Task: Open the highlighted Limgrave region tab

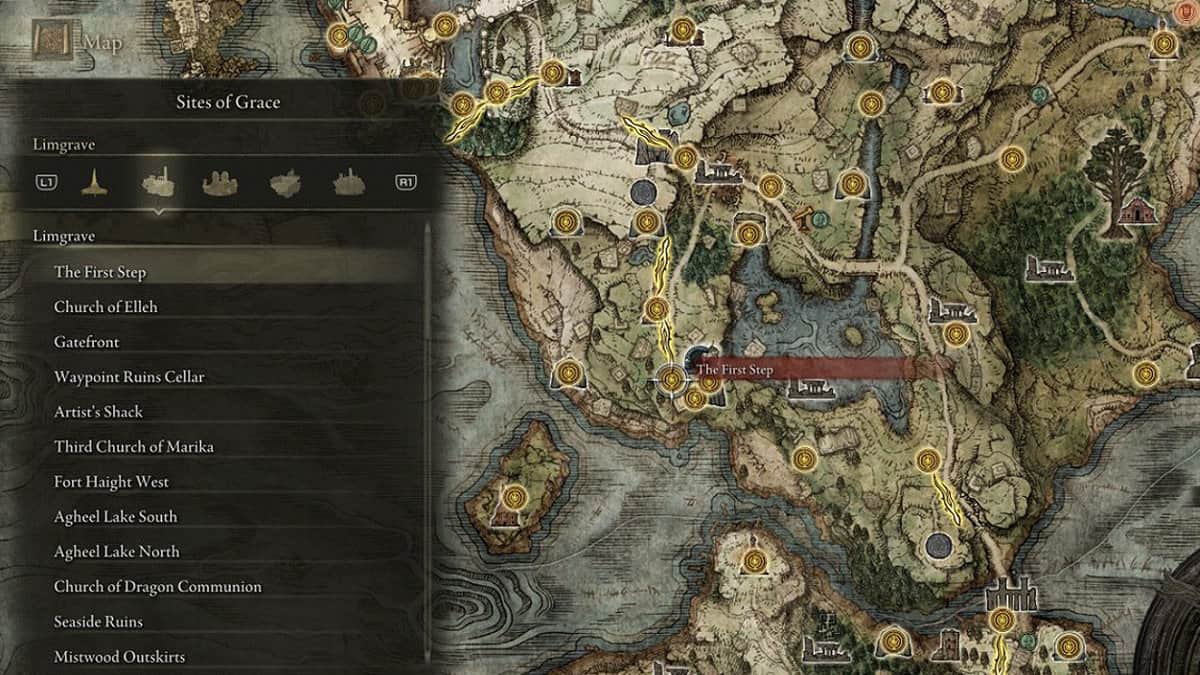Action: click(x=158, y=182)
